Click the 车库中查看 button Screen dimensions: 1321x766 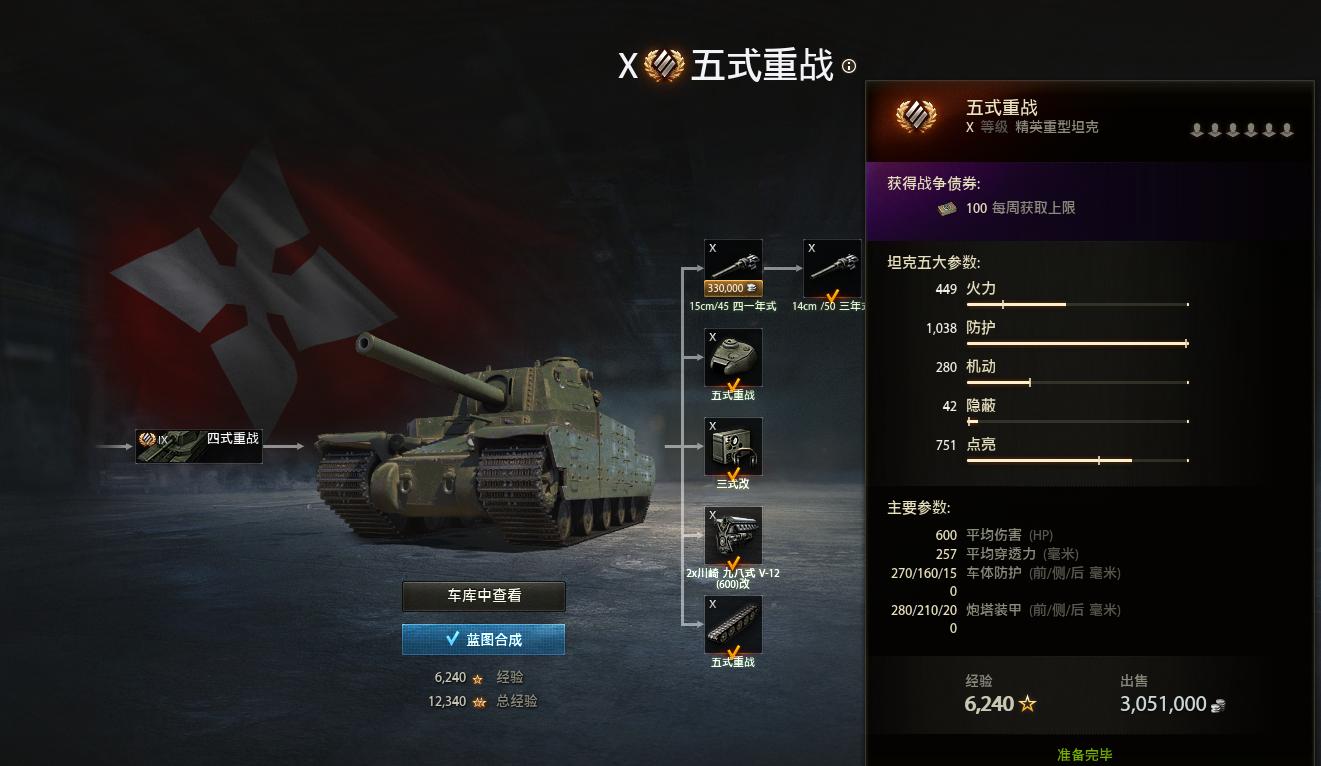[483, 596]
